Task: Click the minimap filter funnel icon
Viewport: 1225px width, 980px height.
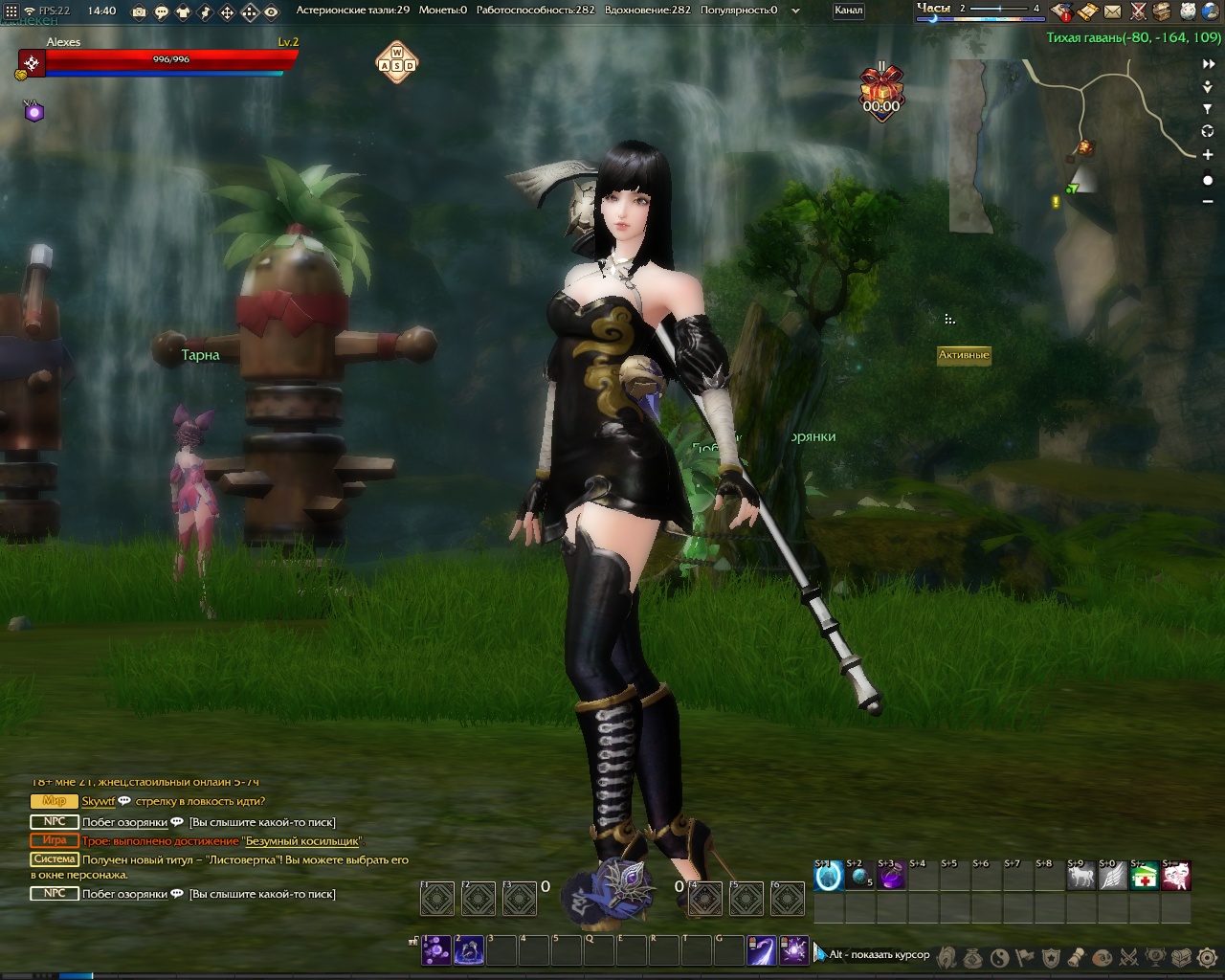Action: click(x=1208, y=109)
